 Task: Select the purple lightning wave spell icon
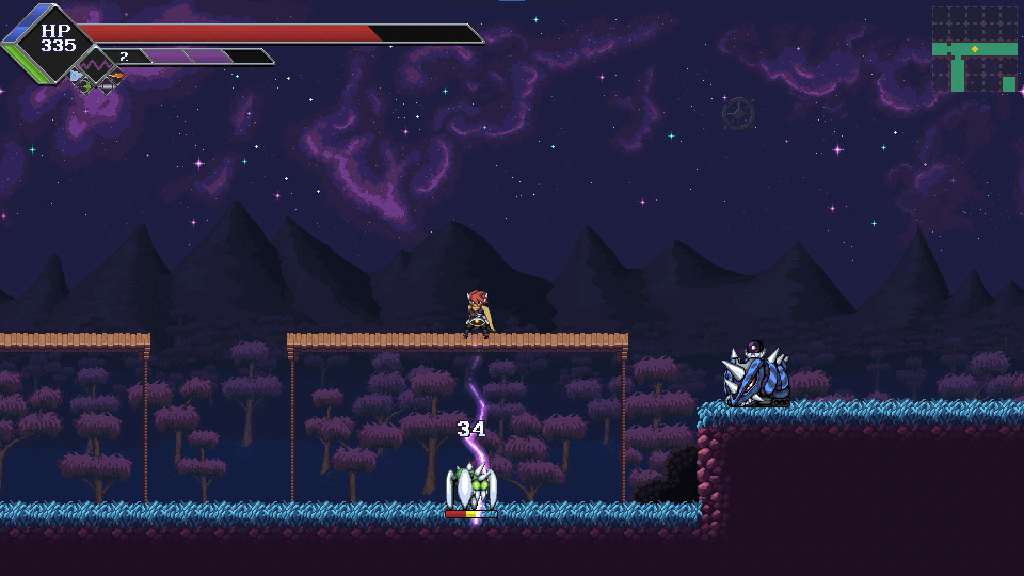click(96, 66)
